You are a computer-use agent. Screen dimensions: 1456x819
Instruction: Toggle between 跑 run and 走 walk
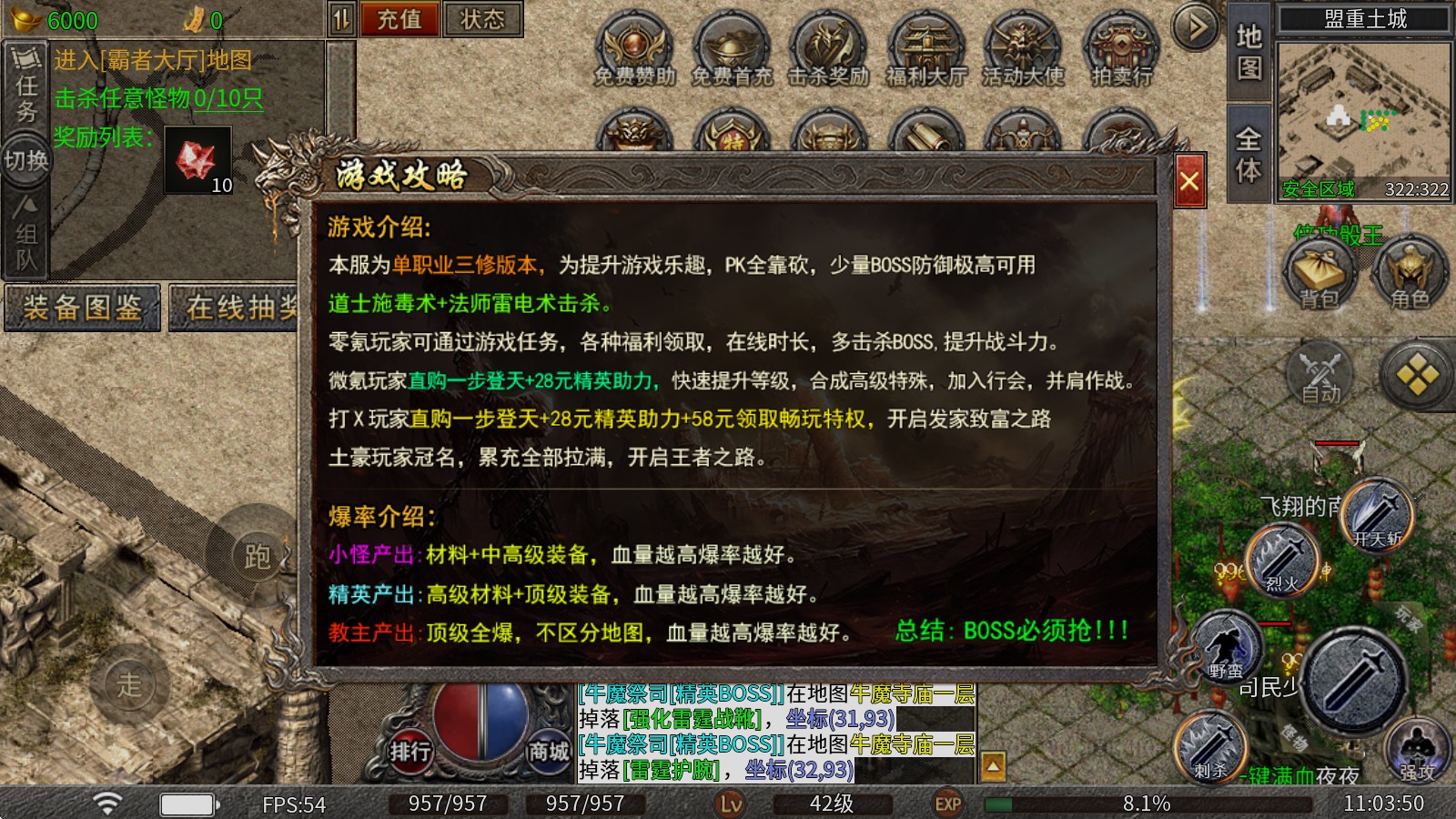257,559
